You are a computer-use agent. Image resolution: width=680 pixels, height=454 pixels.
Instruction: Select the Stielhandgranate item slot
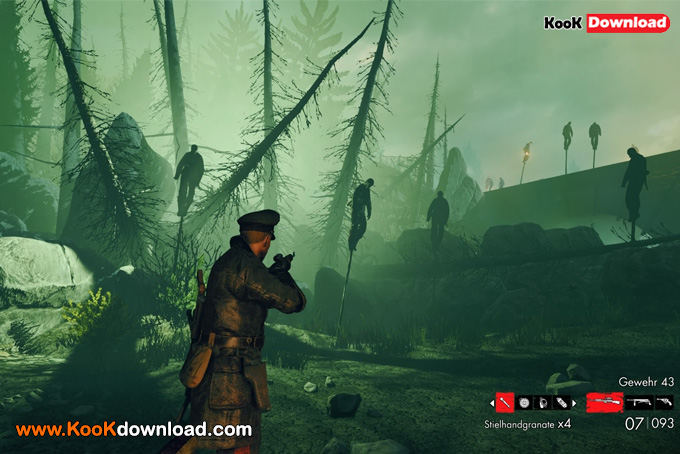point(505,402)
